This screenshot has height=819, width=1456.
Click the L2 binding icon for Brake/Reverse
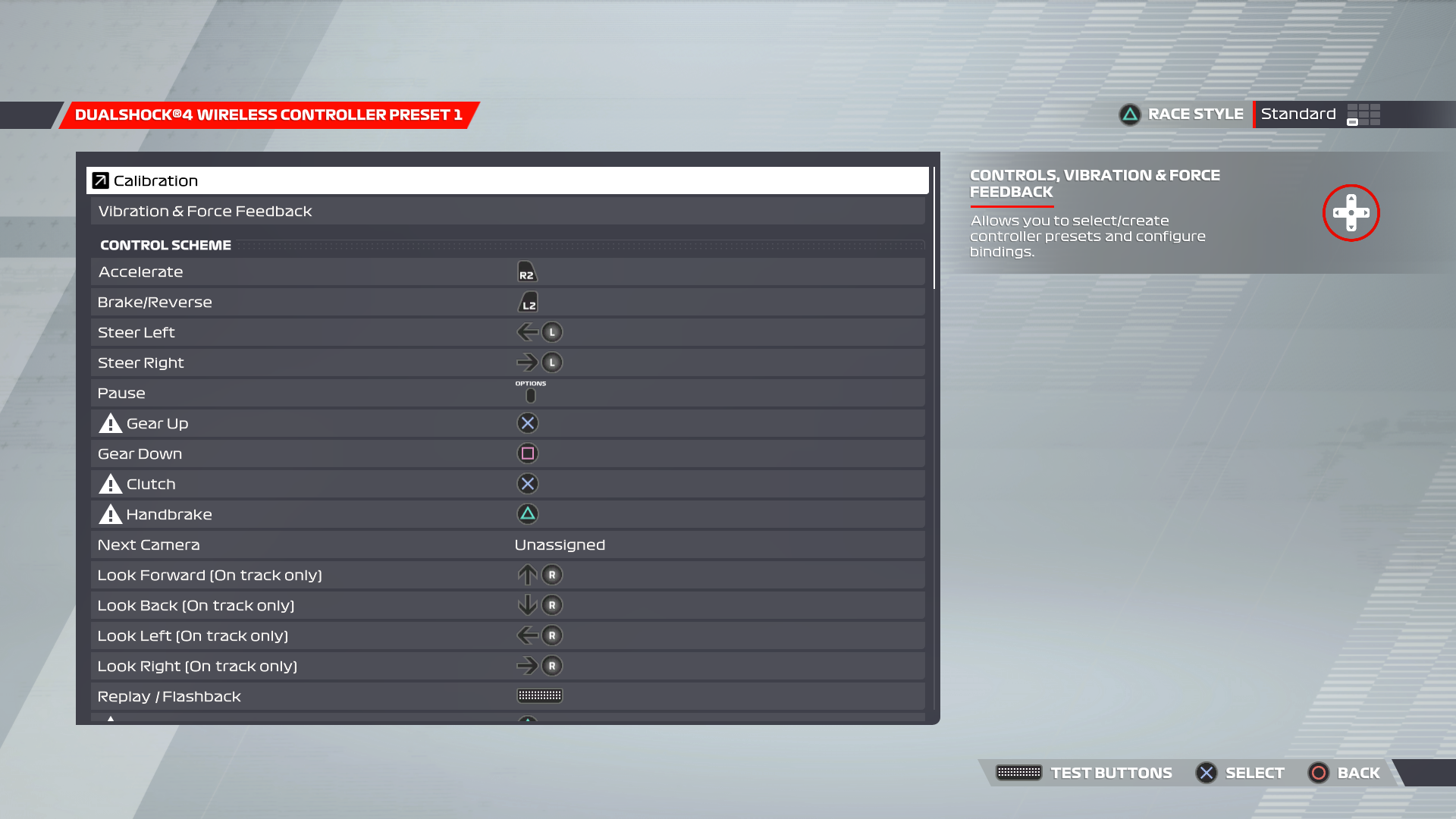tap(528, 302)
